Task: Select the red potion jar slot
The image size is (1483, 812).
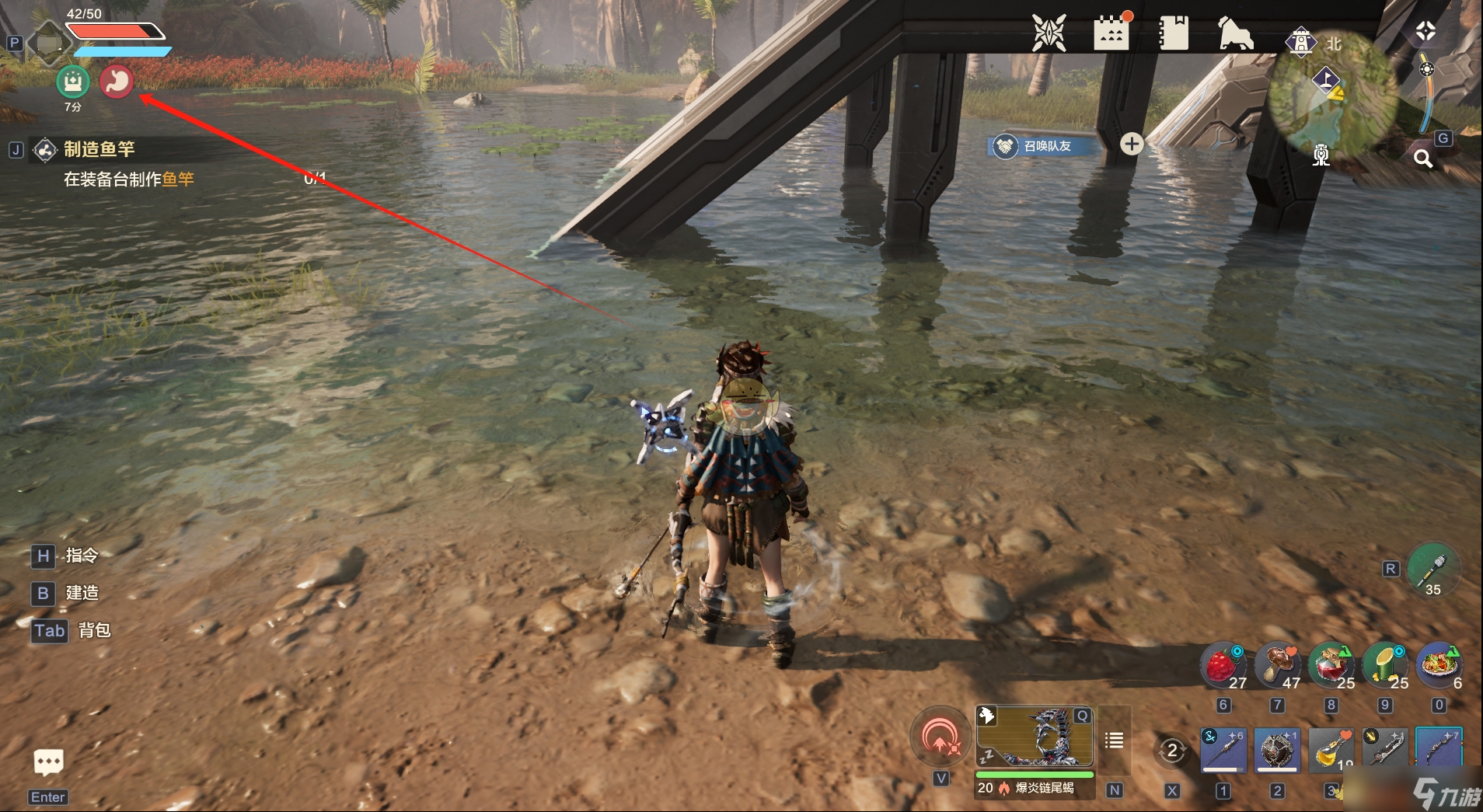Action: click(1331, 667)
